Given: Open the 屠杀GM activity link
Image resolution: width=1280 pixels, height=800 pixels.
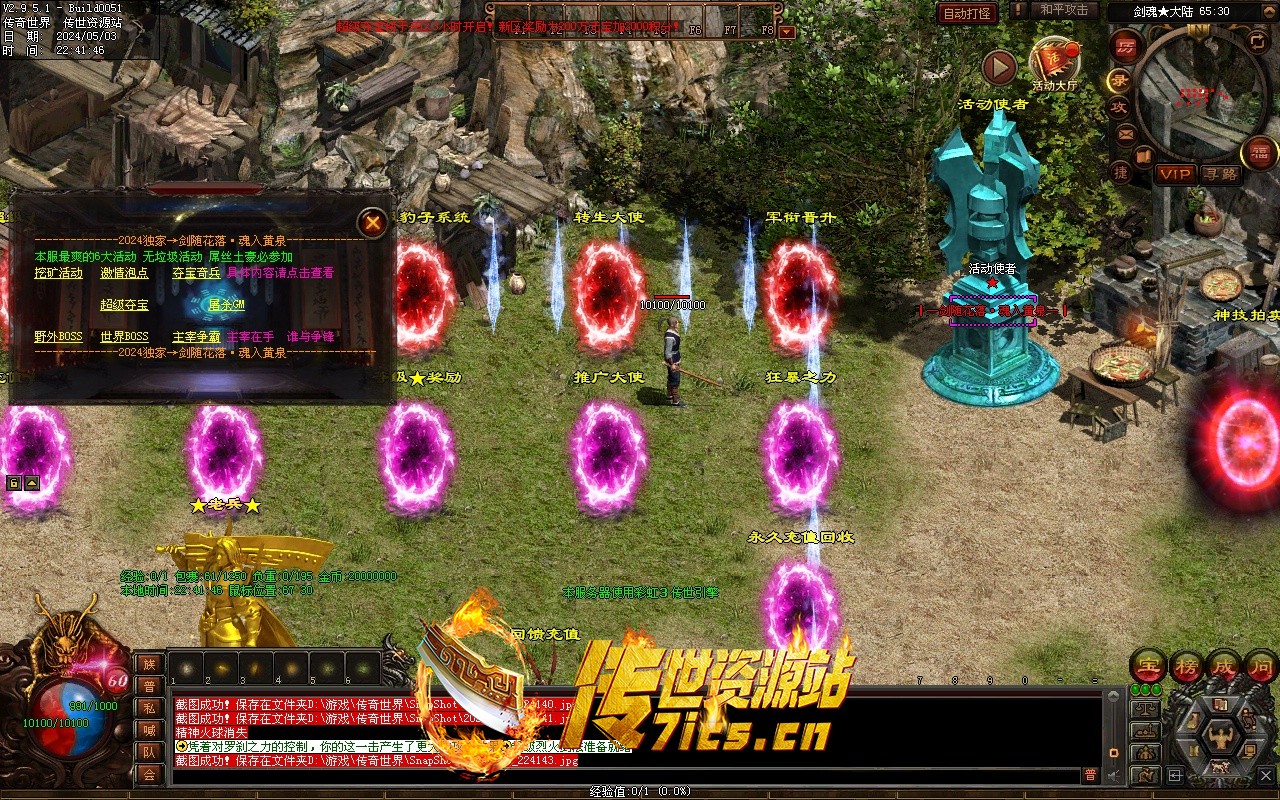Looking at the screenshot, I should (x=225, y=305).
